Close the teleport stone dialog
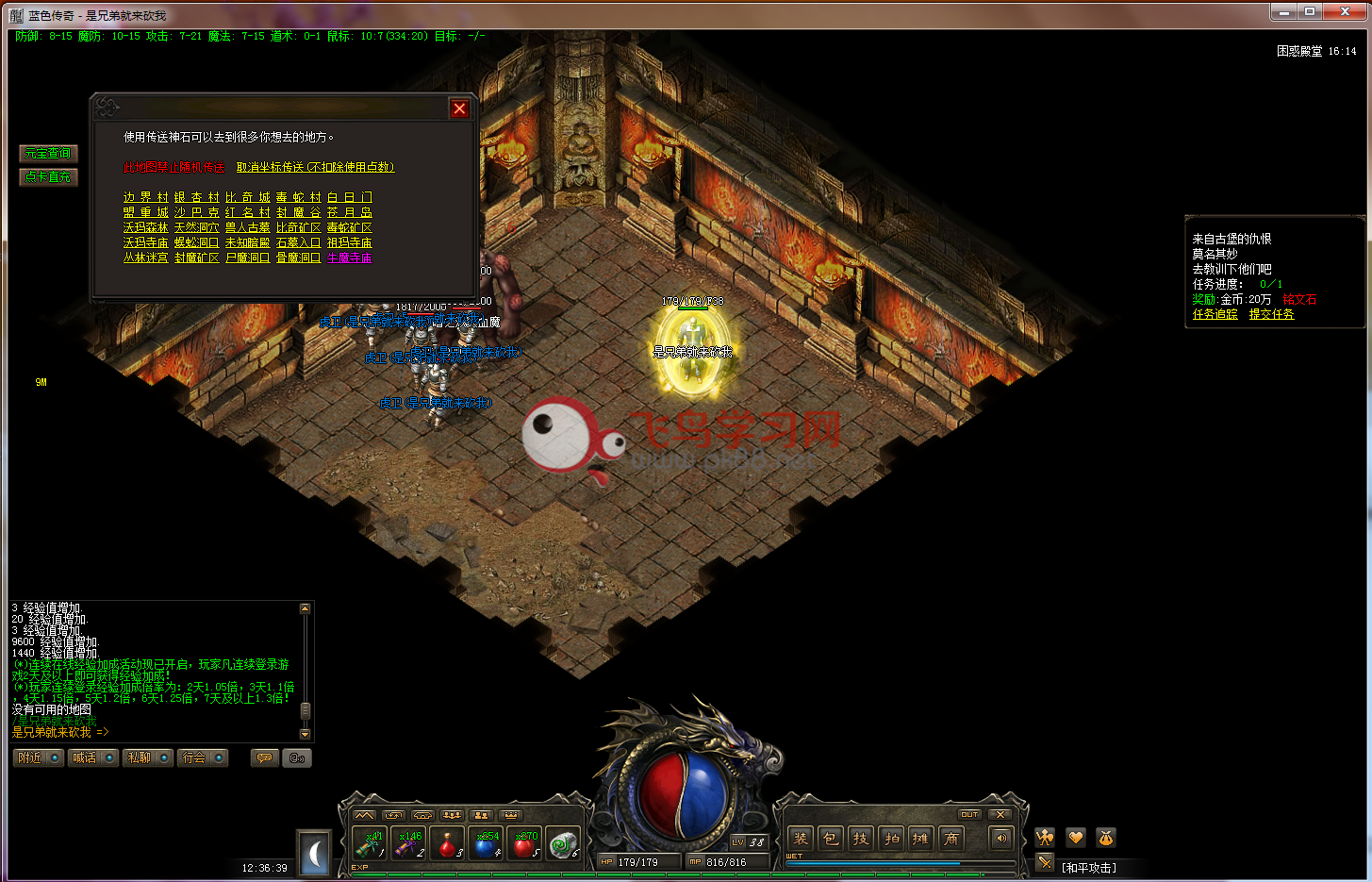 click(459, 108)
